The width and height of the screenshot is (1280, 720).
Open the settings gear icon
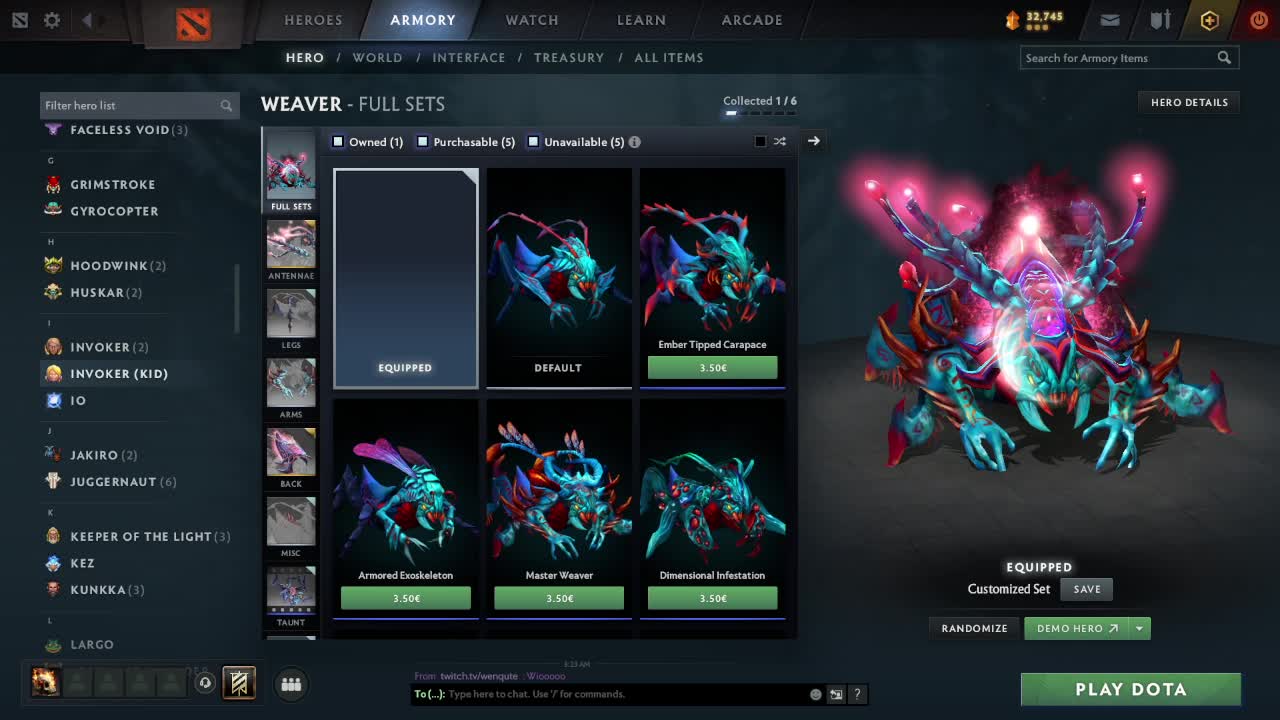52,20
